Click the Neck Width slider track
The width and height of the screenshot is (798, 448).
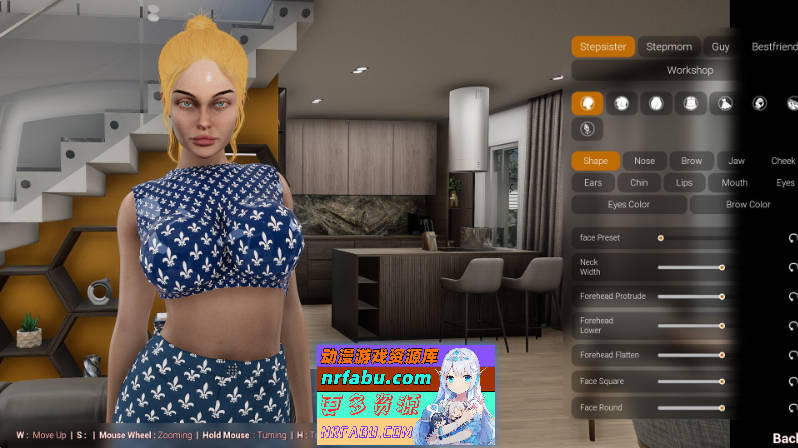click(x=689, y=267)
